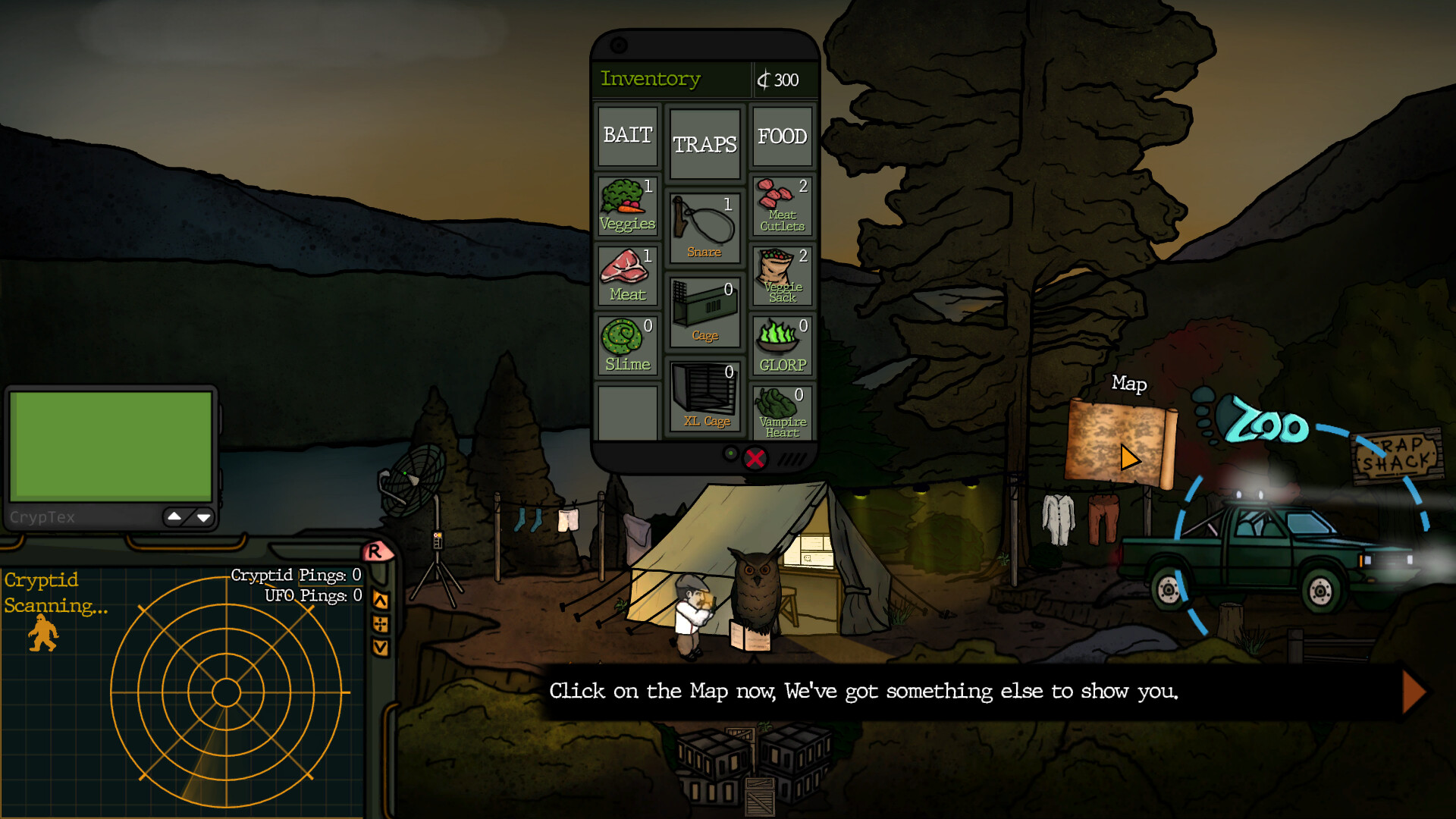
Task: Open the BAIT category
Action: 628,136
